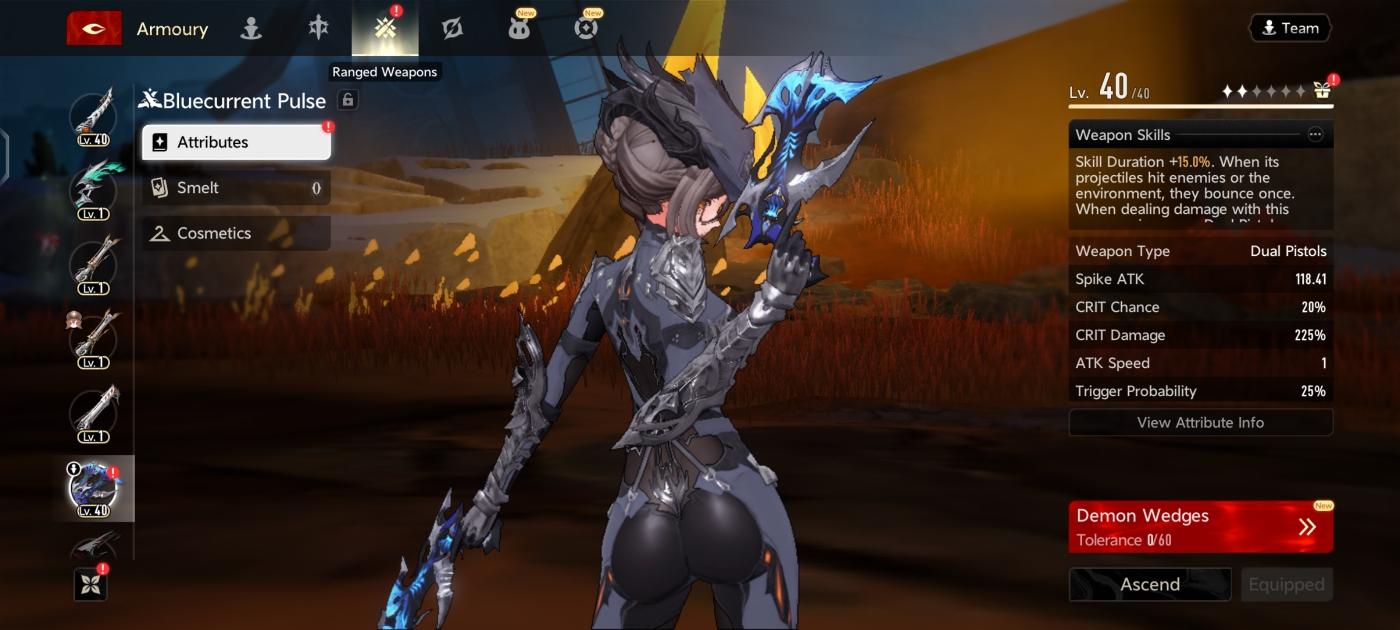The image size is (1400, 630).
Task: Ascend the weapon
Action: (x=1150, y=585)
